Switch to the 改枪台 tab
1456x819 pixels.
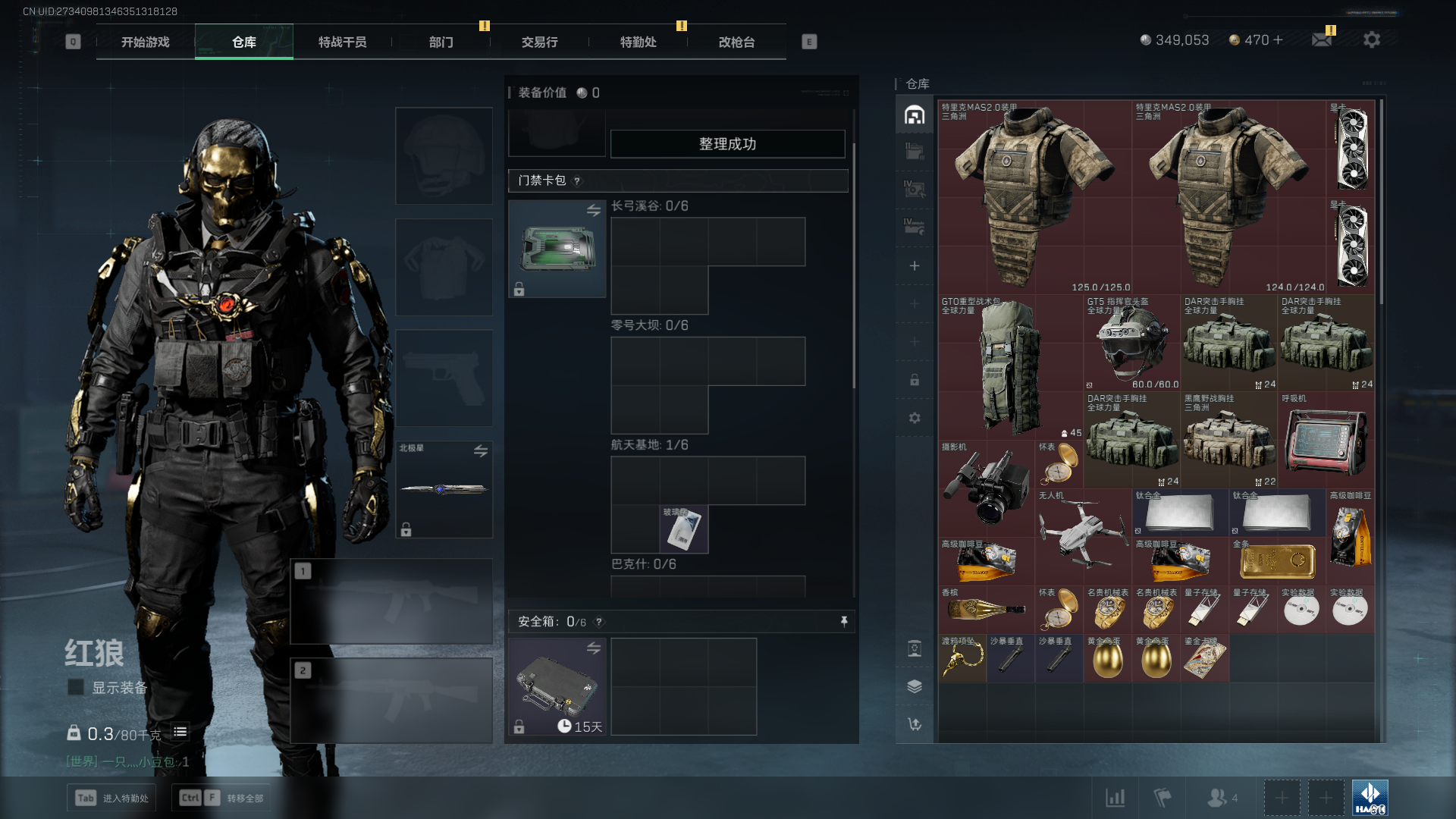736,42
